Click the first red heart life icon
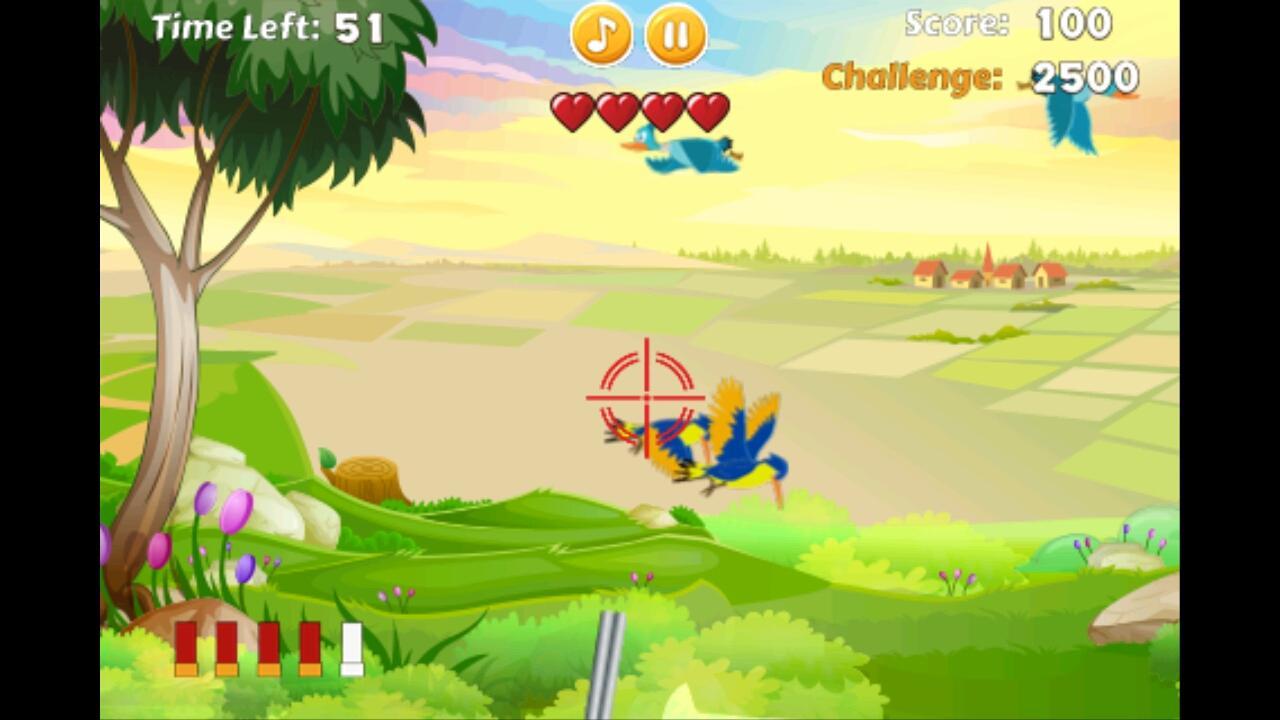1280x720 pixels. tap(572, 110)
